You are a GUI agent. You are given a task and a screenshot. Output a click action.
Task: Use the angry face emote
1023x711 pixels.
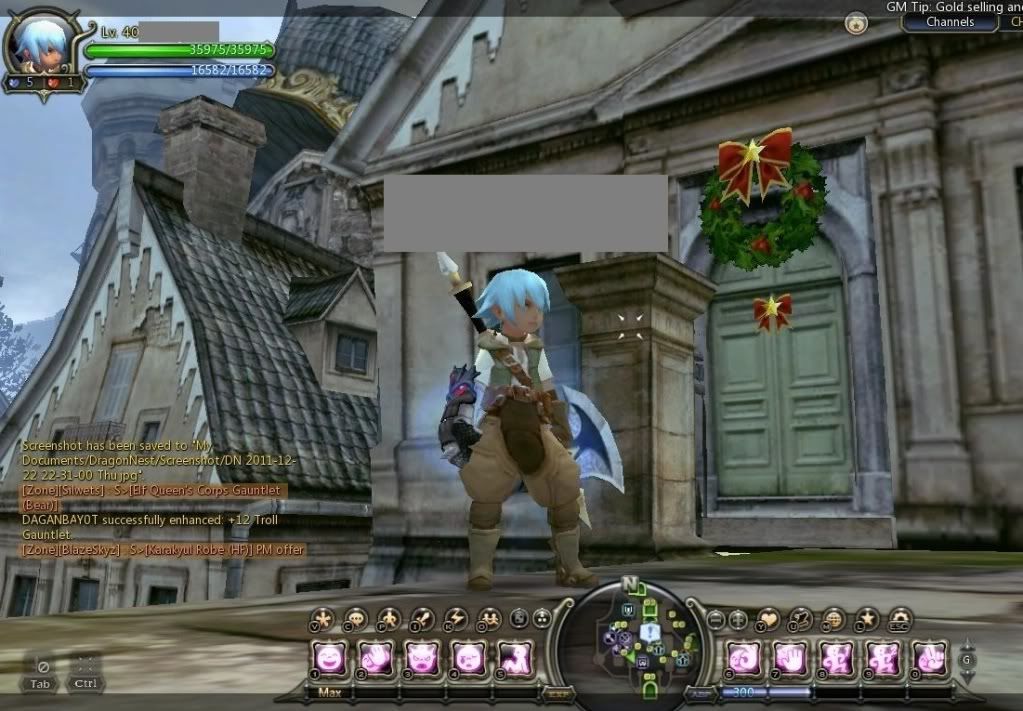point(422,657)
